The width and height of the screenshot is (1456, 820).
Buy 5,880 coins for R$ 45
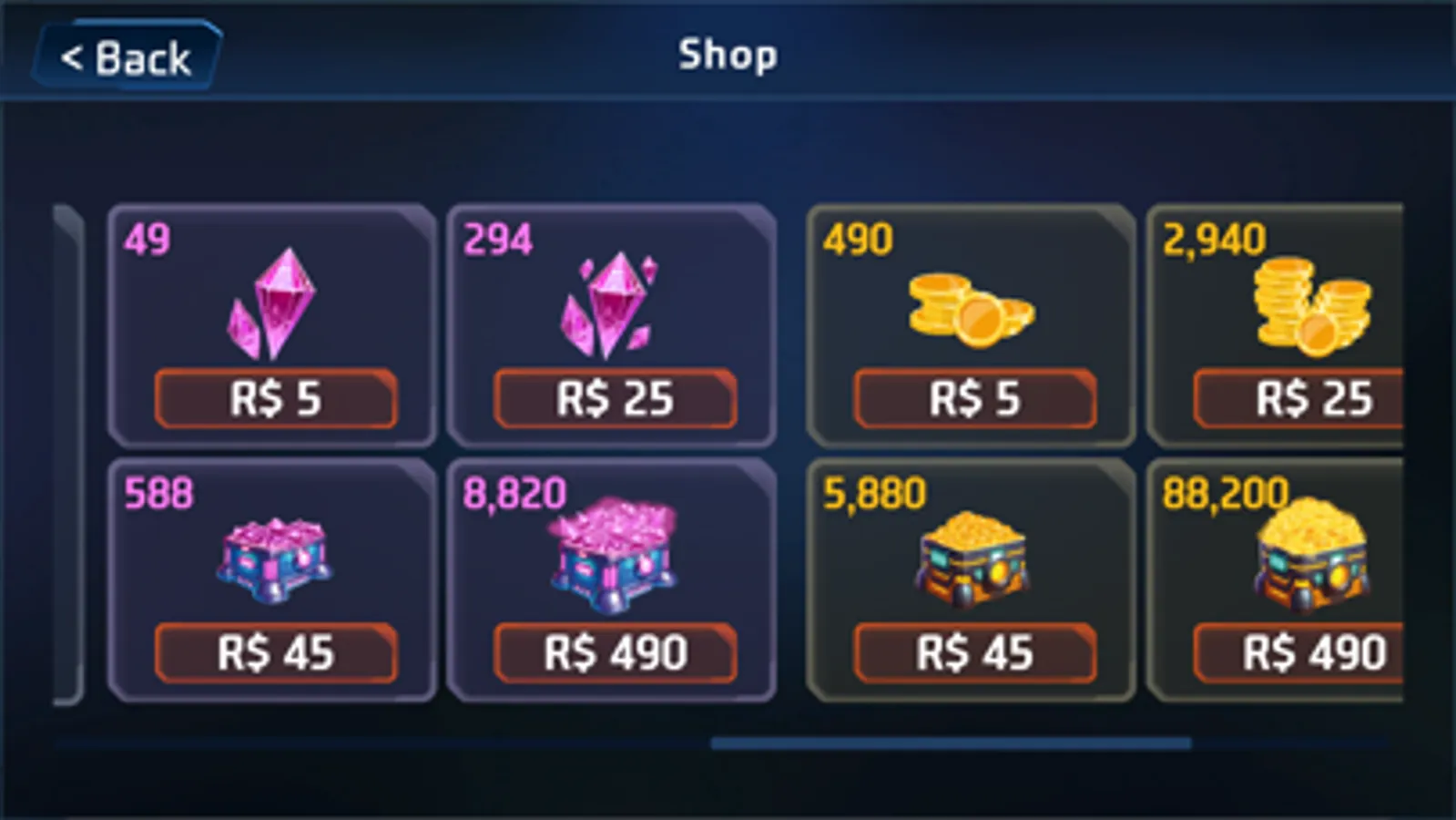click(972, 653)
